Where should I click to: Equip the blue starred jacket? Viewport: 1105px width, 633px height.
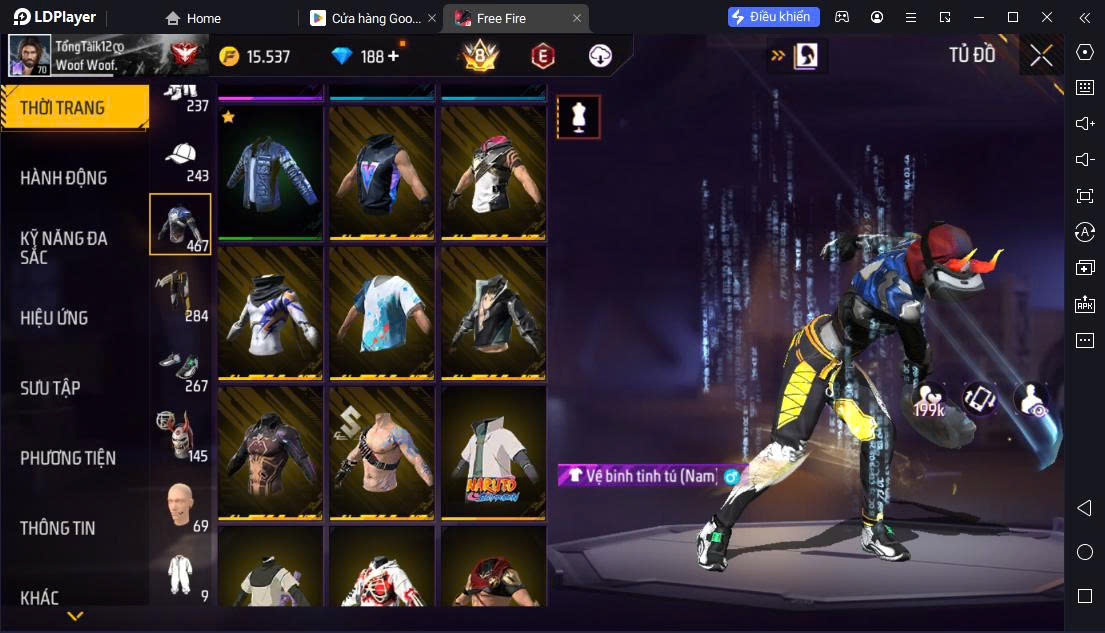pos(270,172)
